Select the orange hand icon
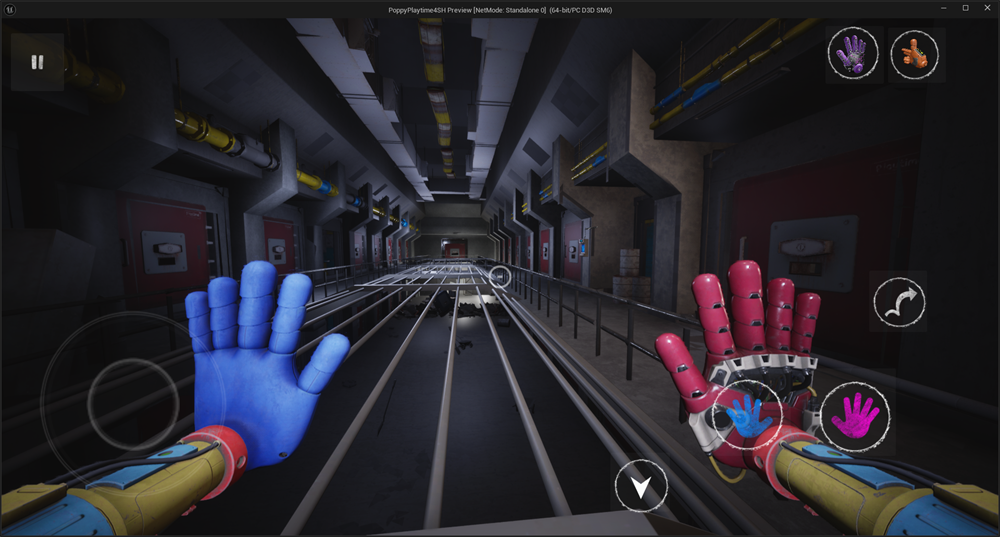 [914, 52]
